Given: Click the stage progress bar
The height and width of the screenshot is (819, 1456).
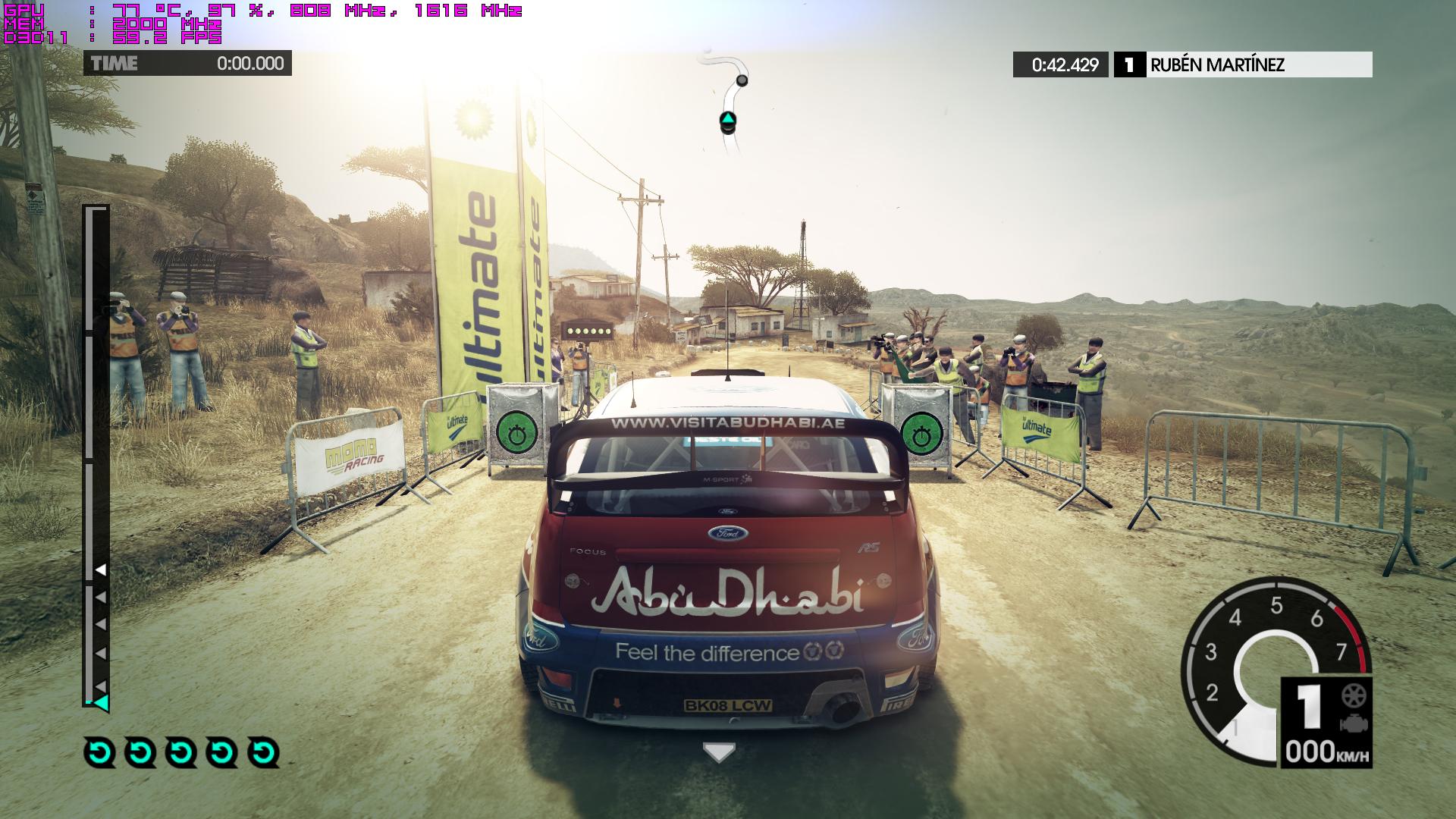Looking at the screenshot, I should pyautogui.click(x=96, y=455).
